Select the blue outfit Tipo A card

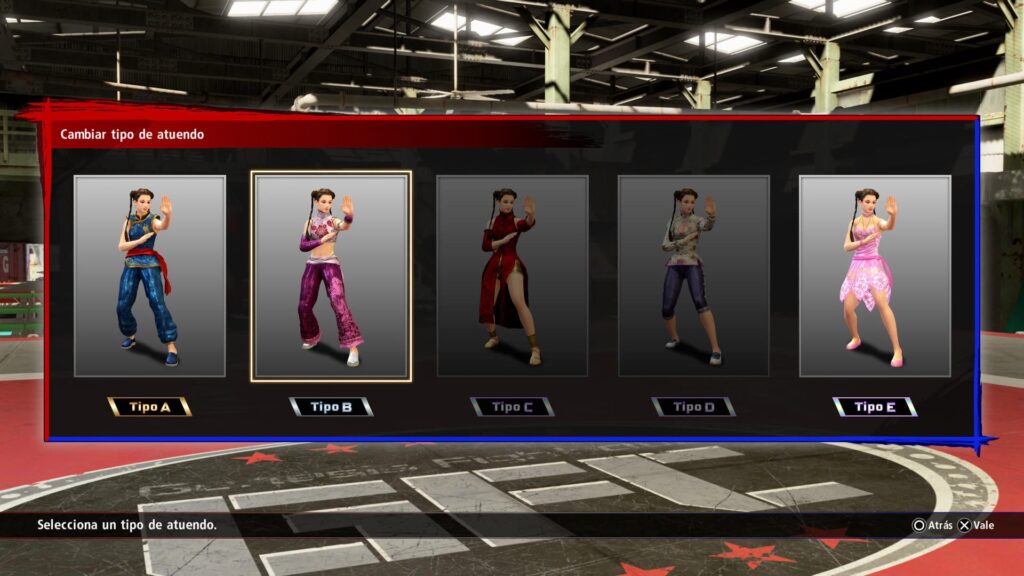point(150,276)
